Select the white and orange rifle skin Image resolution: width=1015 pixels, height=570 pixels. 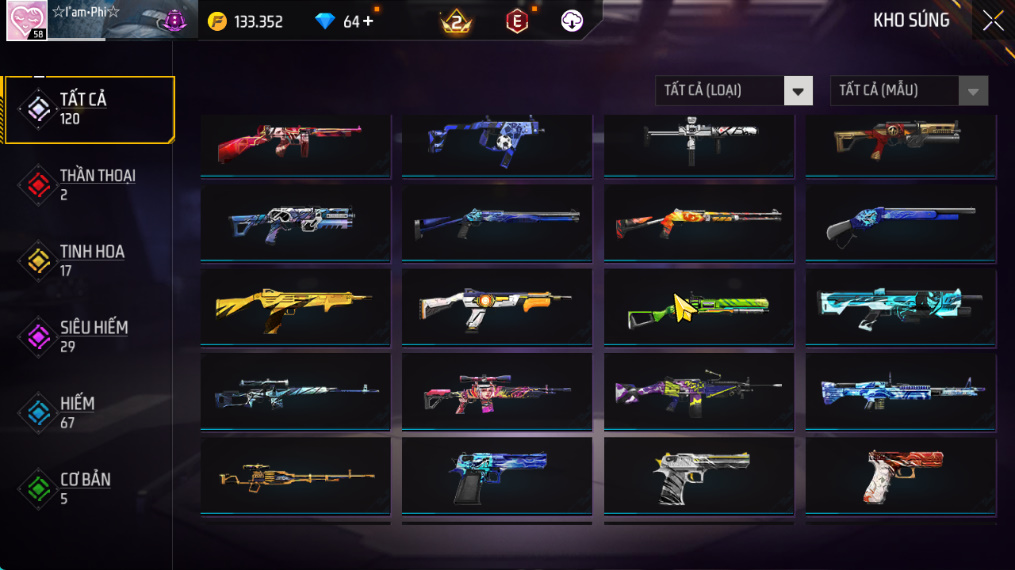497,306
